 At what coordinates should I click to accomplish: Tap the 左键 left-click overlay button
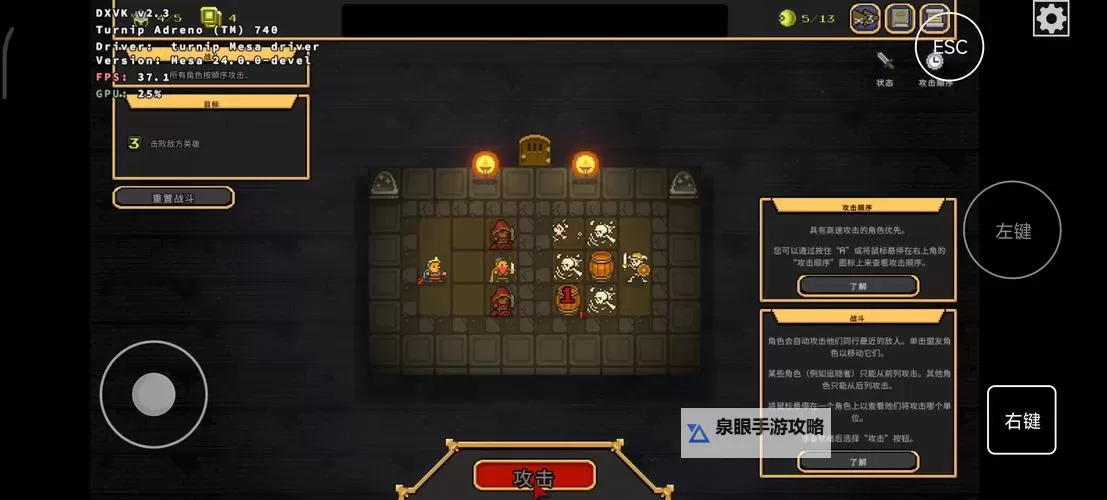pyautogui.click(x=1012, y=231)
